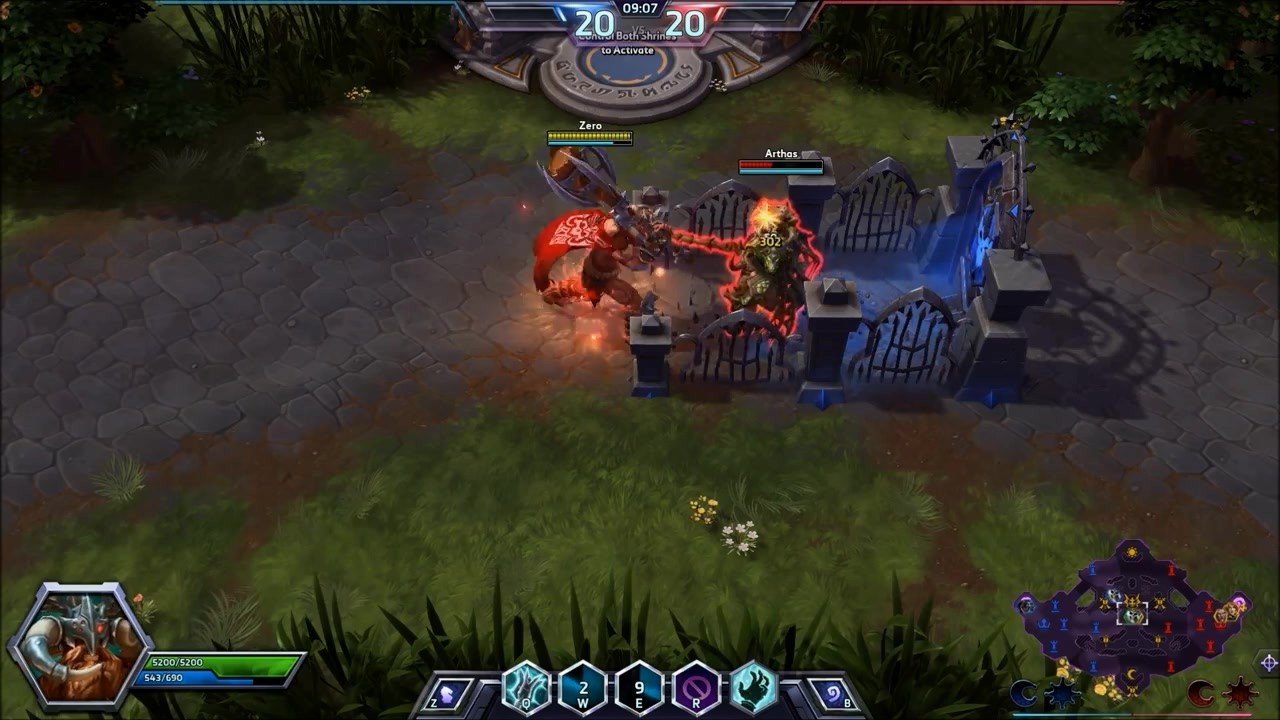Click the E ability showing 9
The width and height of the screenshot is (1280, 720).
[x=639, y=688]
